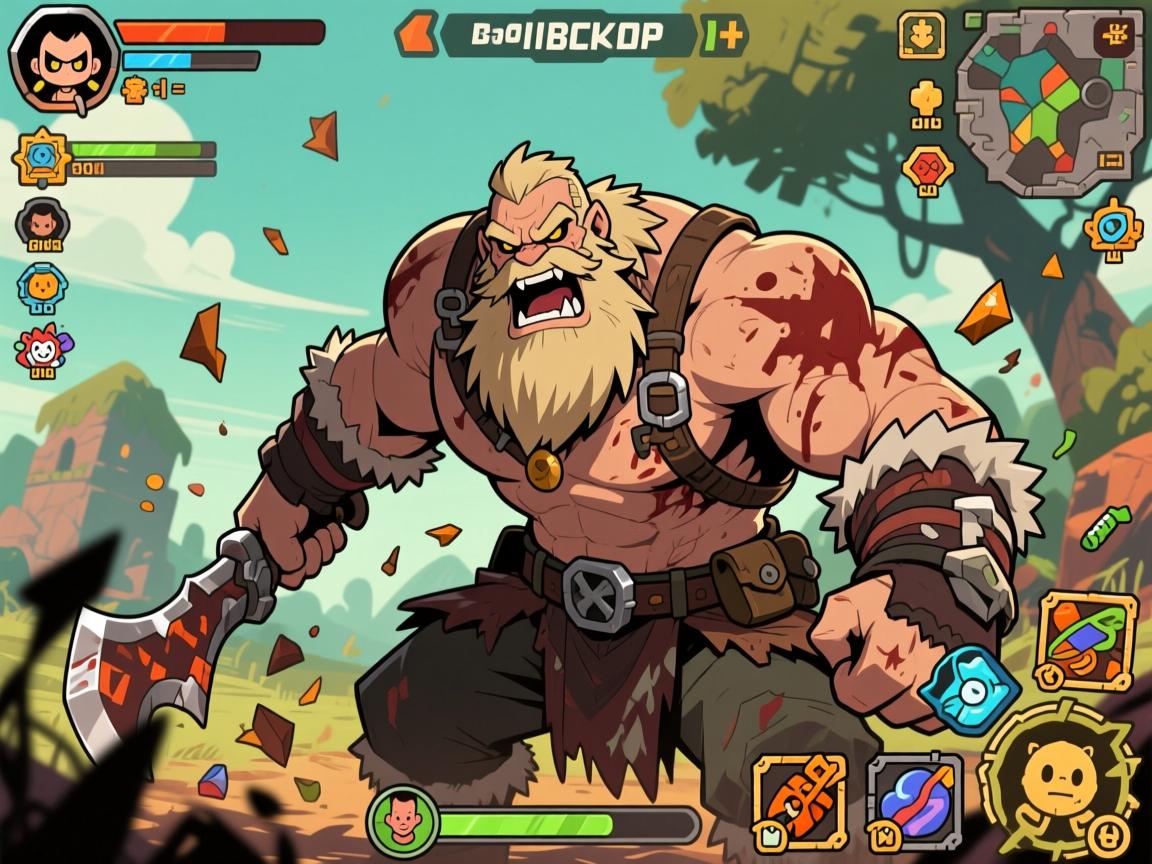The image size is (1152, 864).
Task: Click the green plus button at top
Action: click(x=724, y=35)
